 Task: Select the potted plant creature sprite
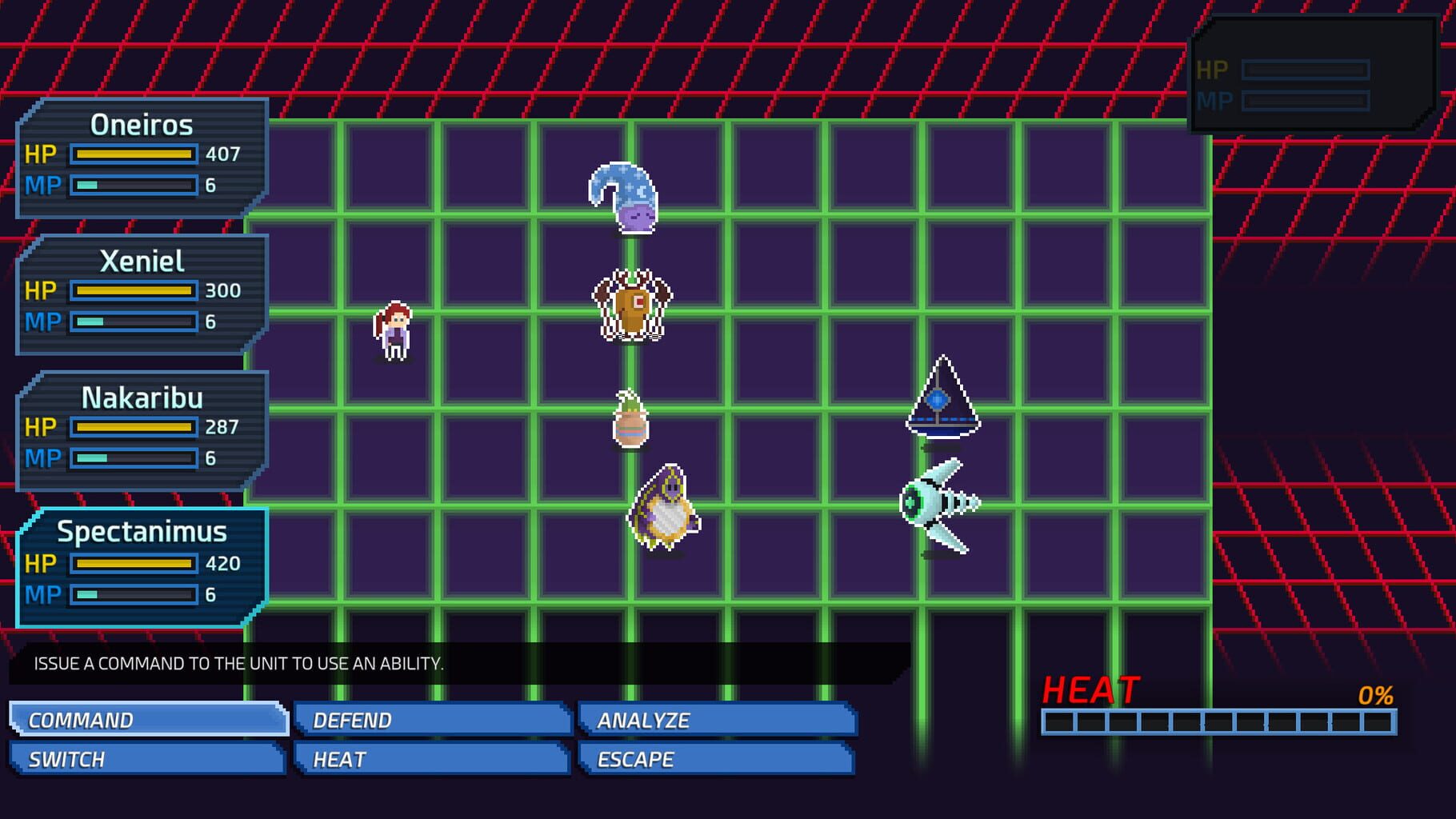point(630,421)
